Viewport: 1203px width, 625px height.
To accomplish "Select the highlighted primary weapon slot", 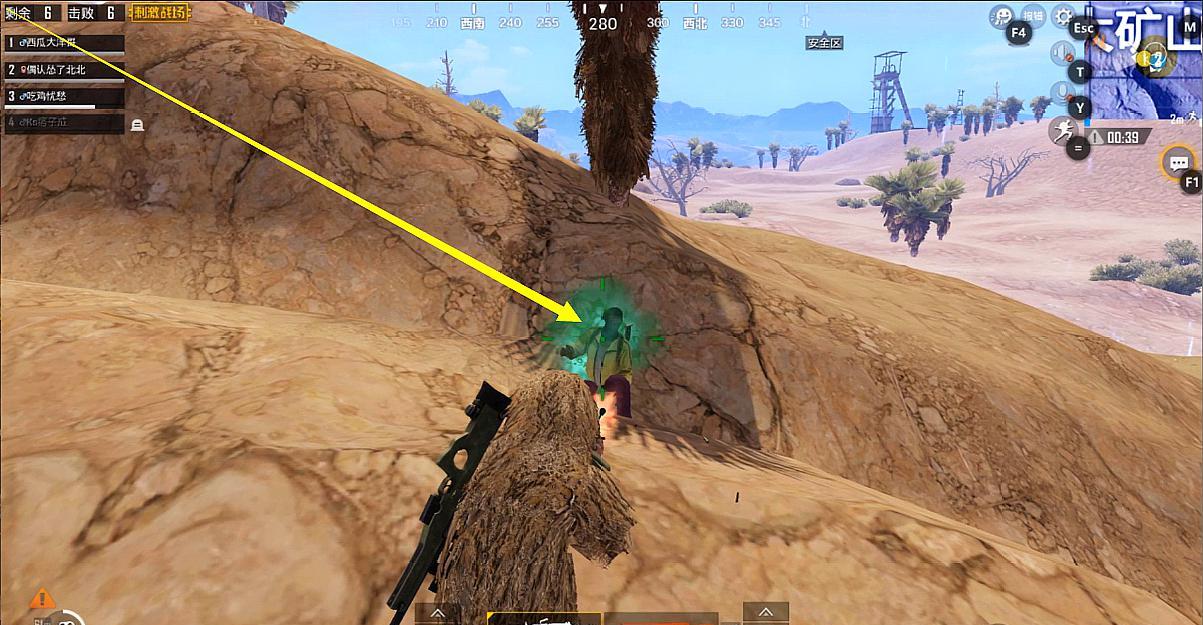I will [x=544, y=618].
